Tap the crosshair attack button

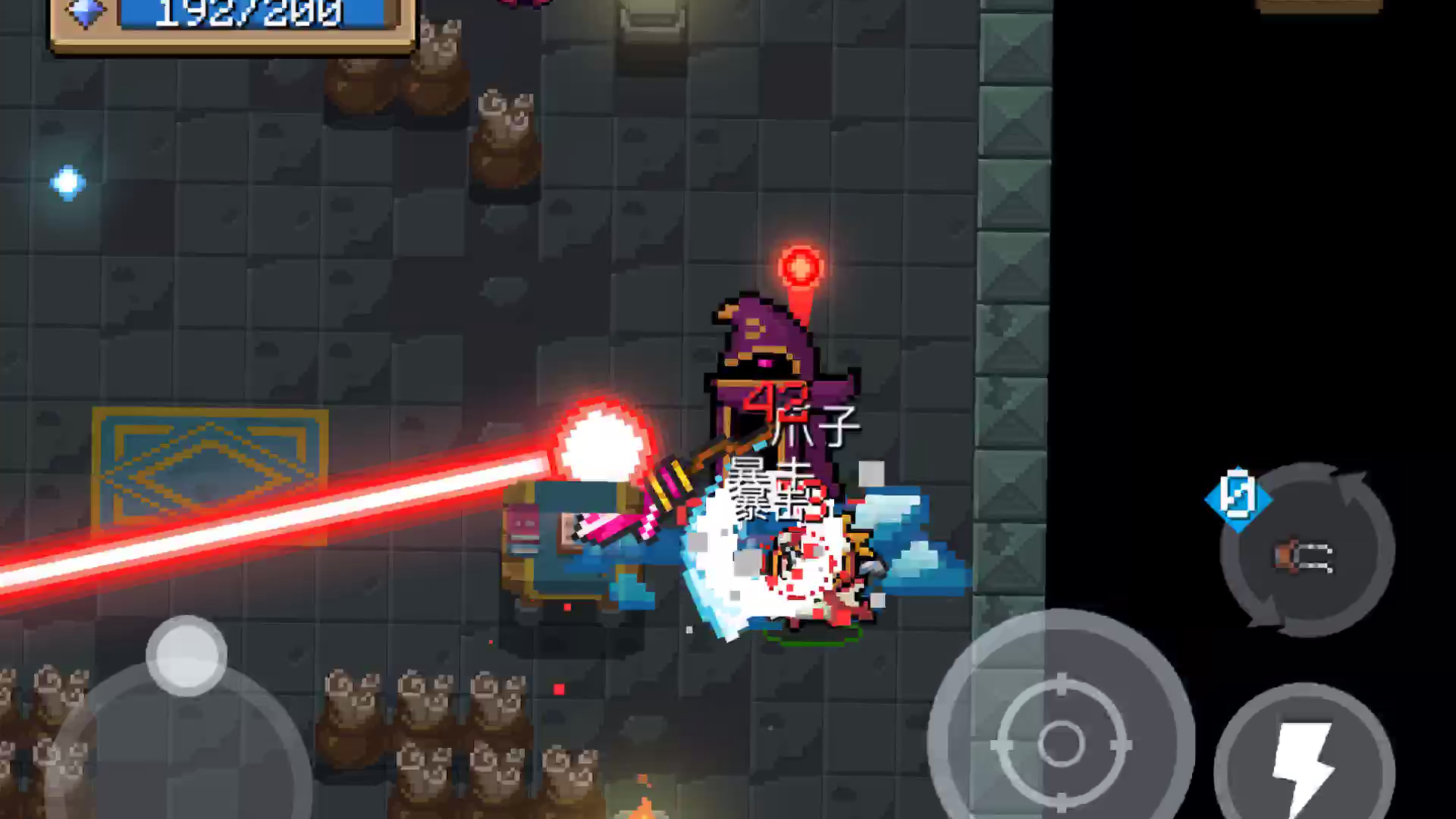pos(1061,742)
